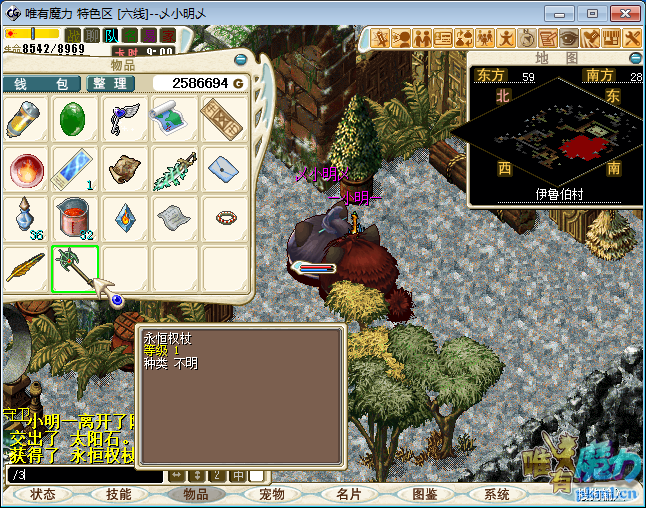Show the 系统 system menu
Image resolution: width=646 pixels, height=508 pixels.
(x=497, y=494)
